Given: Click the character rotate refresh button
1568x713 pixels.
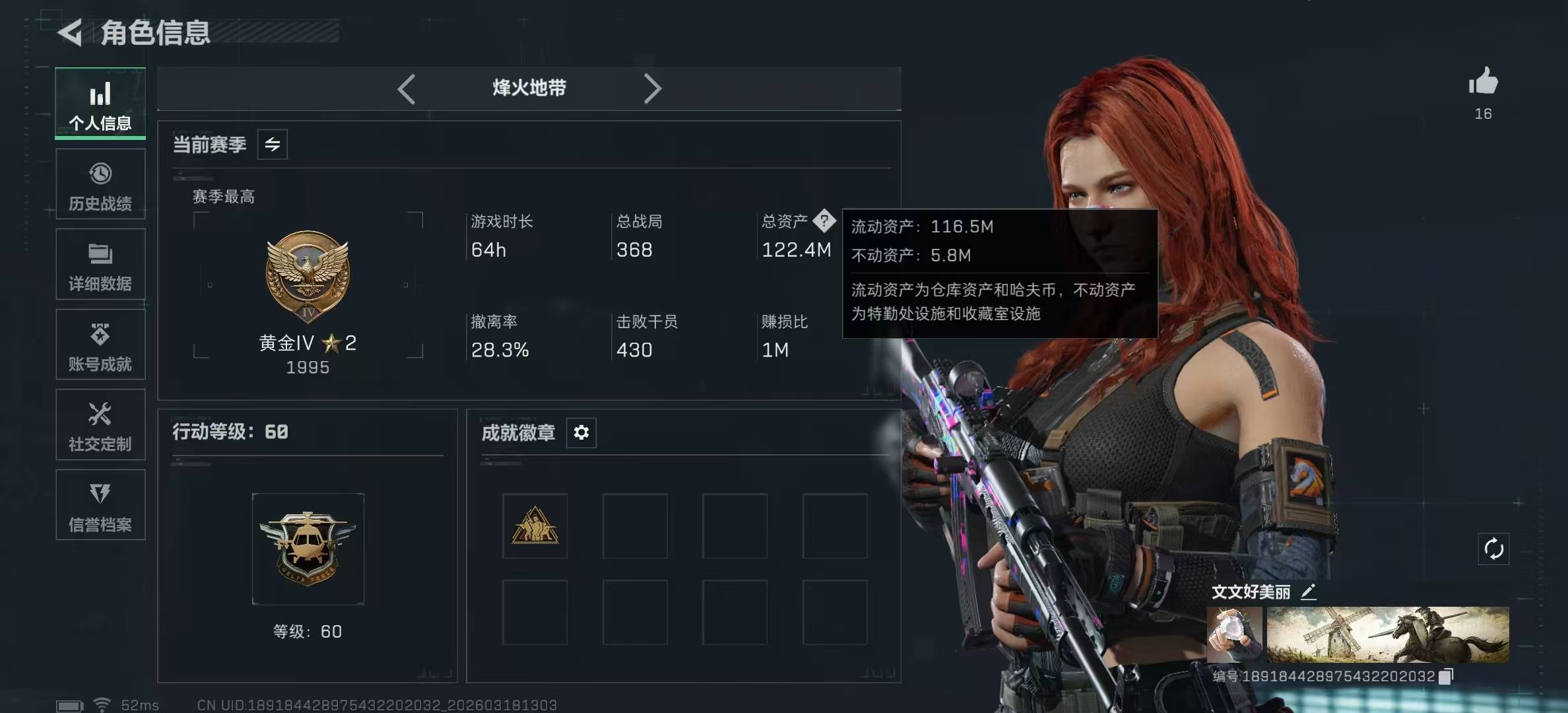Looking at the screenshot, I should (x=1493, y=549).
